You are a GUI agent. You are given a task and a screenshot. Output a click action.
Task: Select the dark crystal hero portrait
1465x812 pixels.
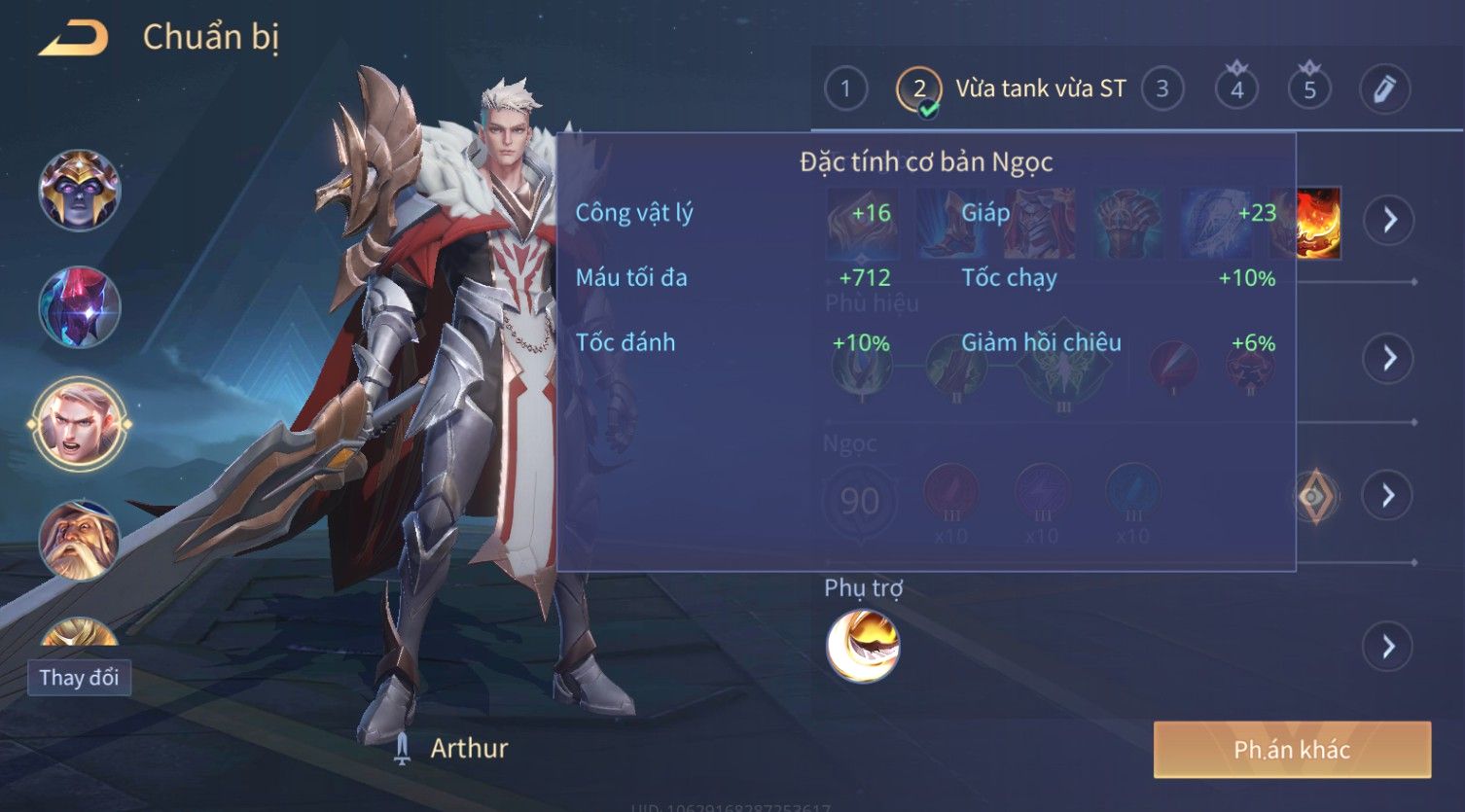point(79,306)
